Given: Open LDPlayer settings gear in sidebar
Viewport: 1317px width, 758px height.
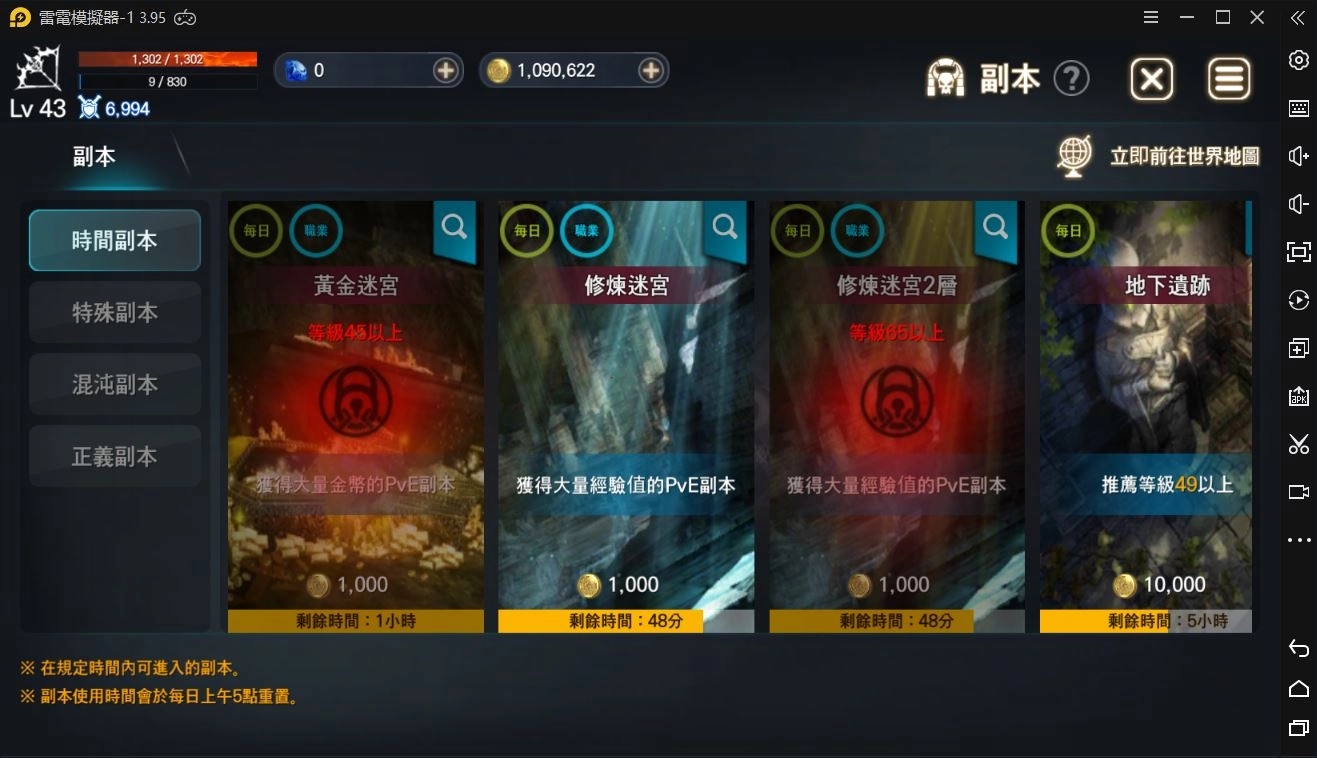Looking at the screenshot, I should 1298,60.
